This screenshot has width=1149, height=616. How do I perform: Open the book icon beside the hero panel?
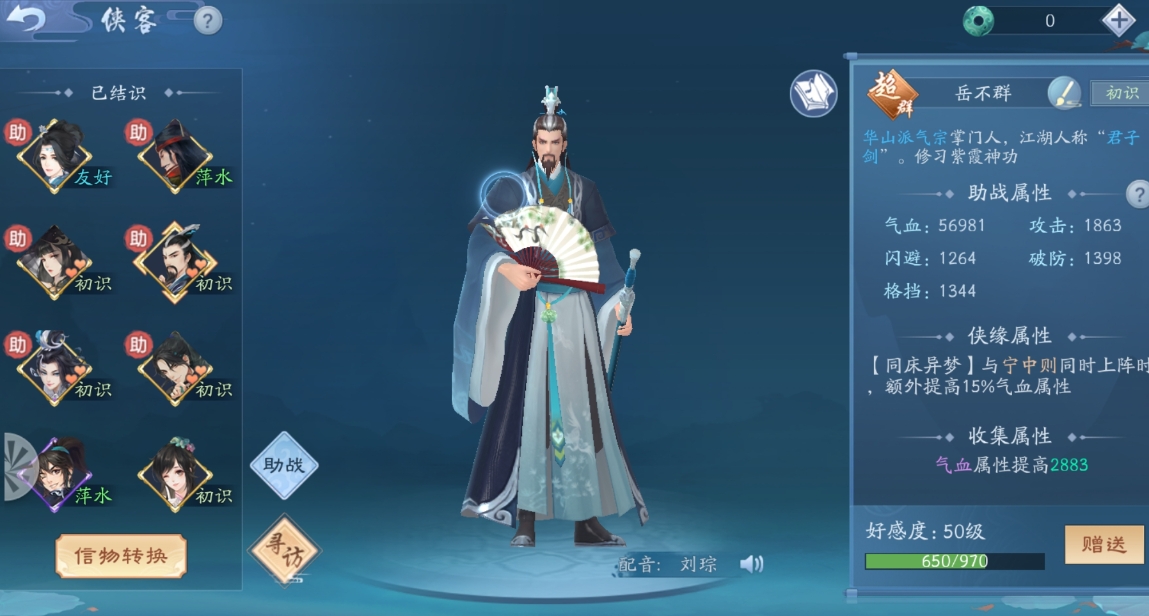(x=813, y=94)
